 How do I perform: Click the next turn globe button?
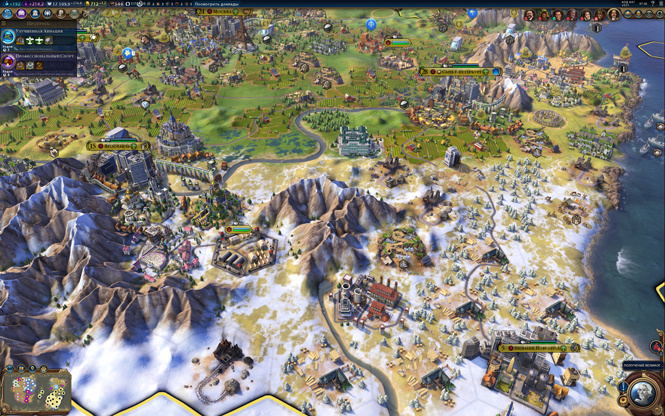click(642, 390)
